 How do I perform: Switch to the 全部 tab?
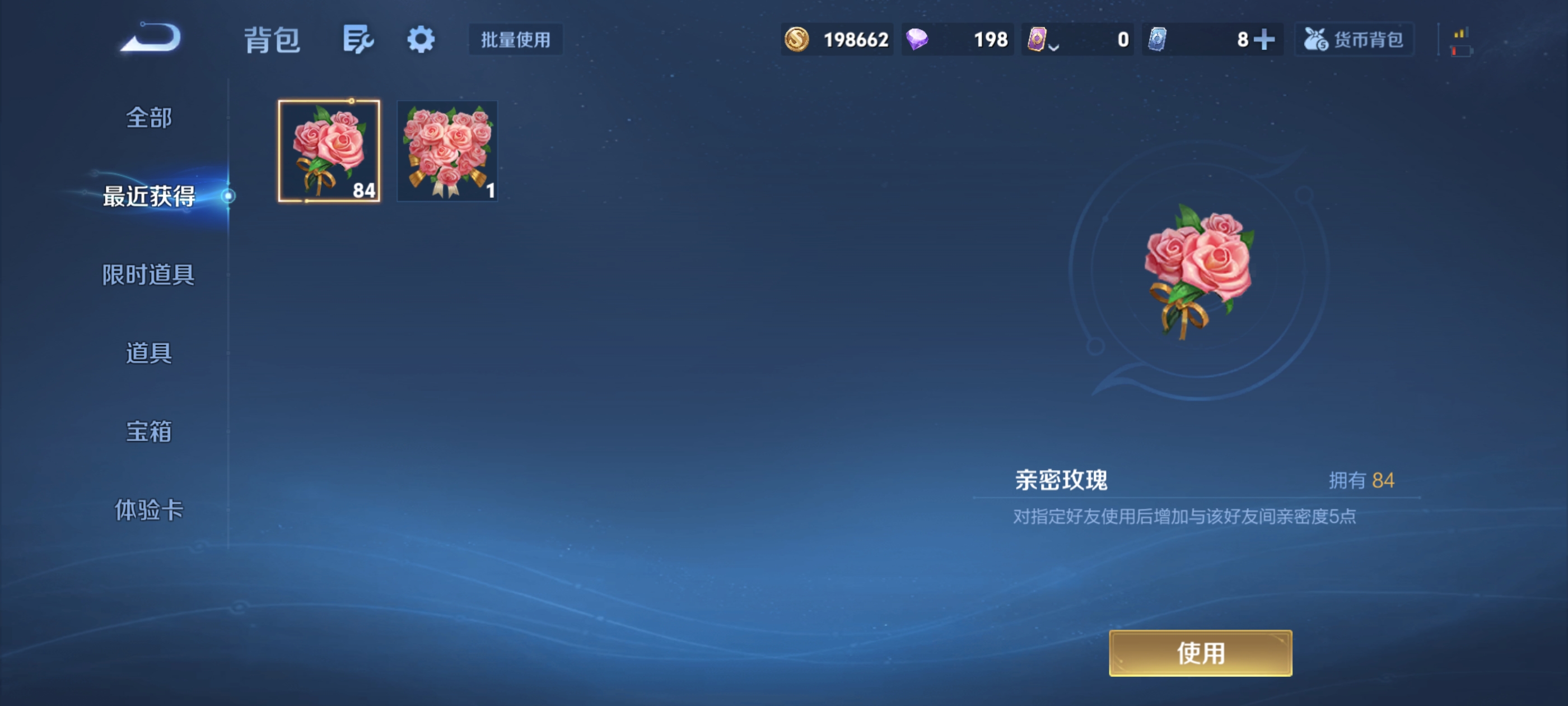point(148,118)
